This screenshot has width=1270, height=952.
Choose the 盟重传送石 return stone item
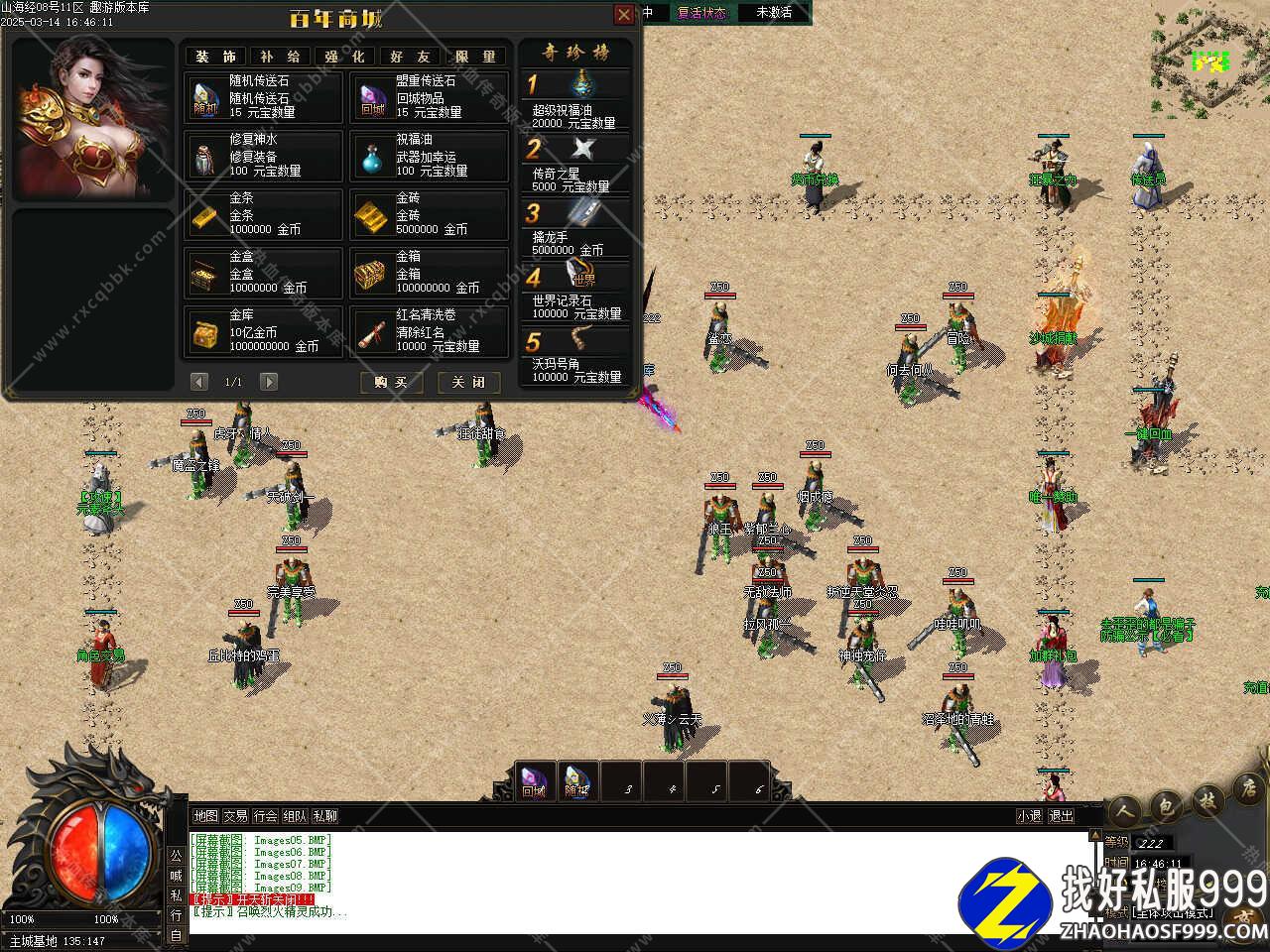[429, 97]
